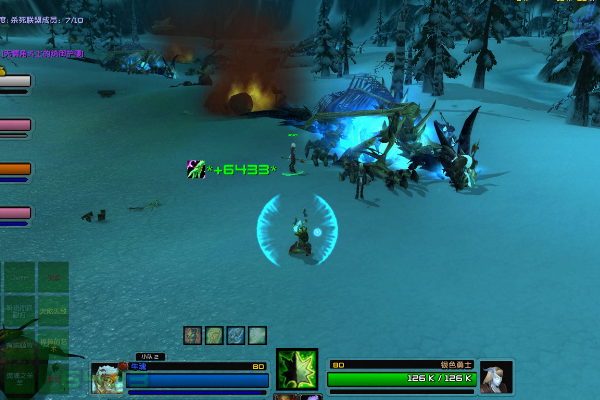Click the reddish-brown buff icon
This screenshot has height=400, width=600.
[x=192, y=336]
